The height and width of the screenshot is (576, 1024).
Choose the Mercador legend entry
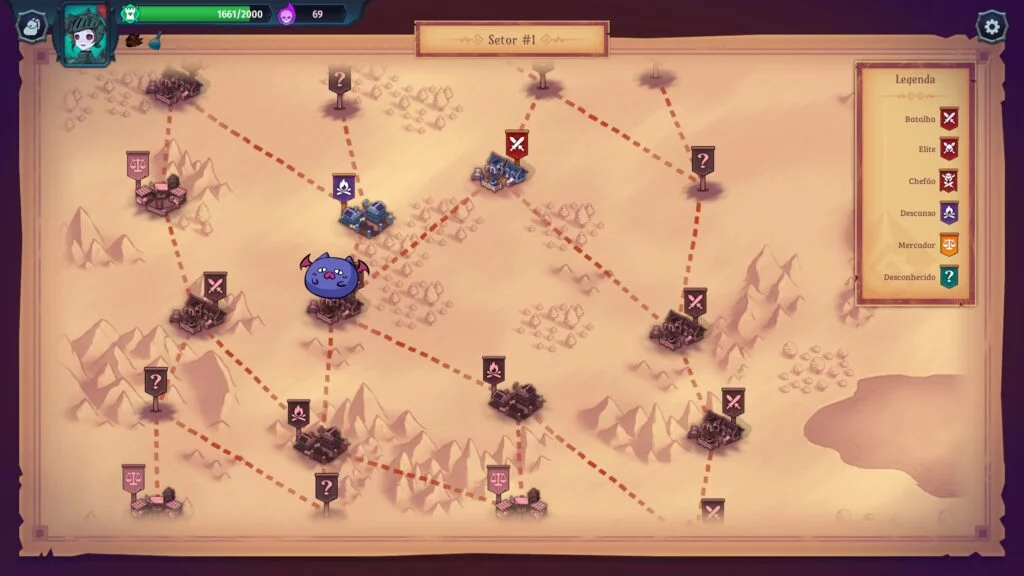(x=949, y=245)
